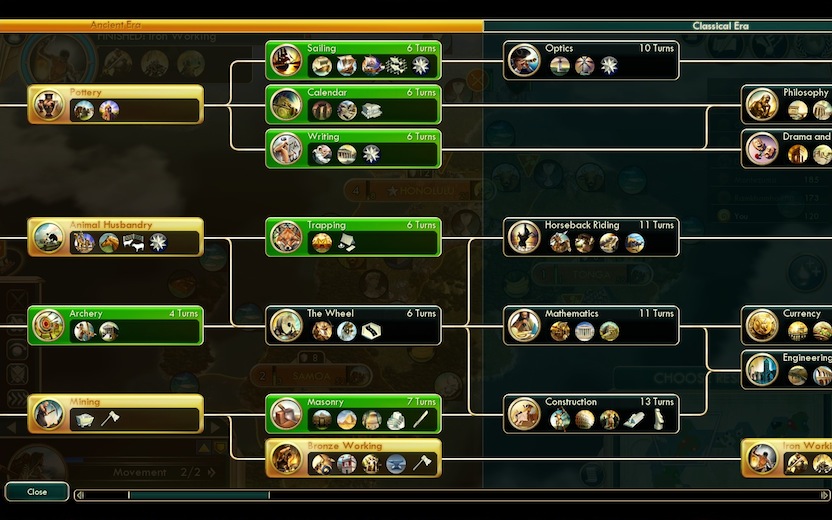
Task: Select the Mining technology box
Action: click(x=115, y=413)
